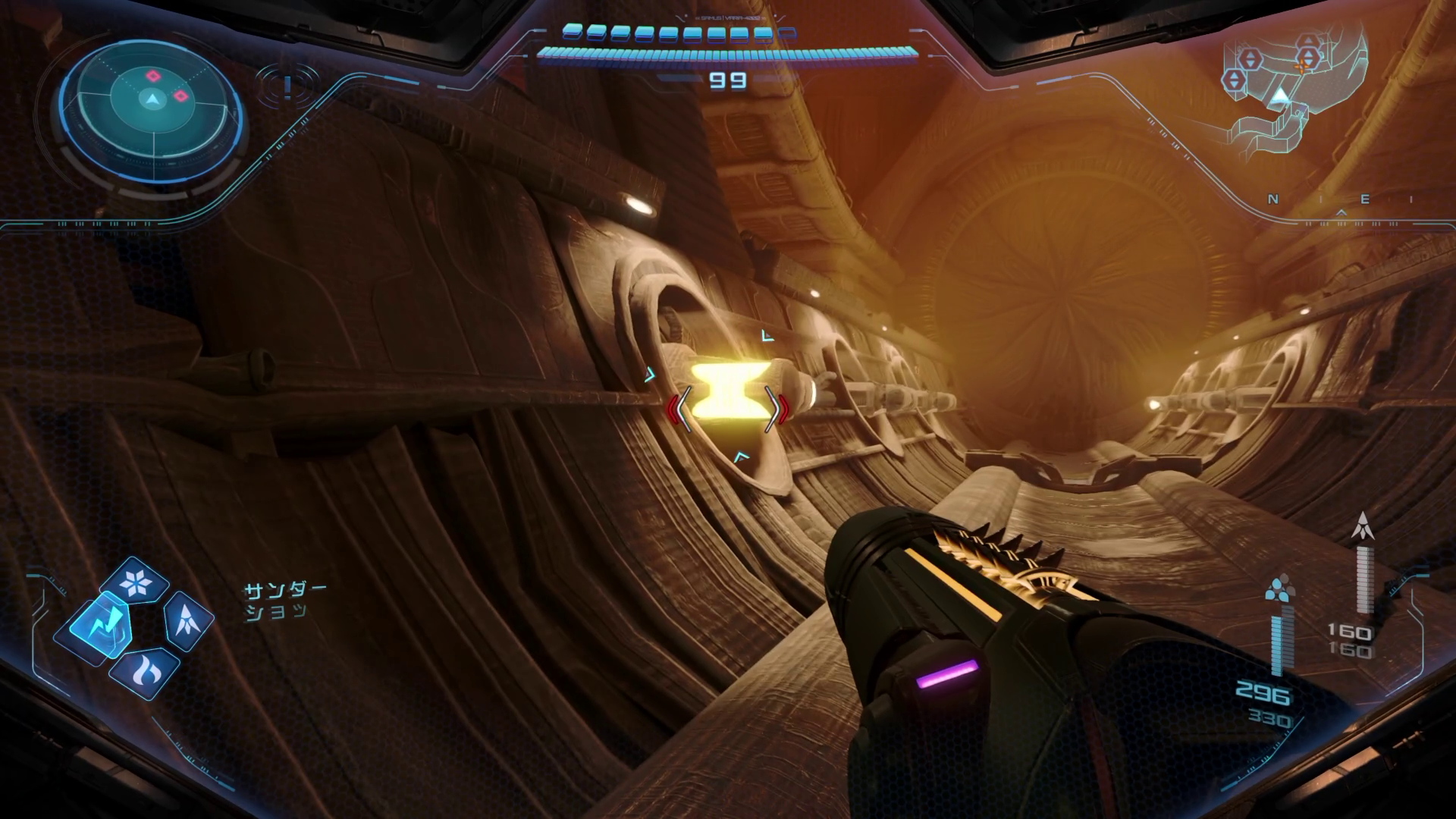1456x819 pixels.
Task: Click the compass heading strip
Action: click(1341, 200)
